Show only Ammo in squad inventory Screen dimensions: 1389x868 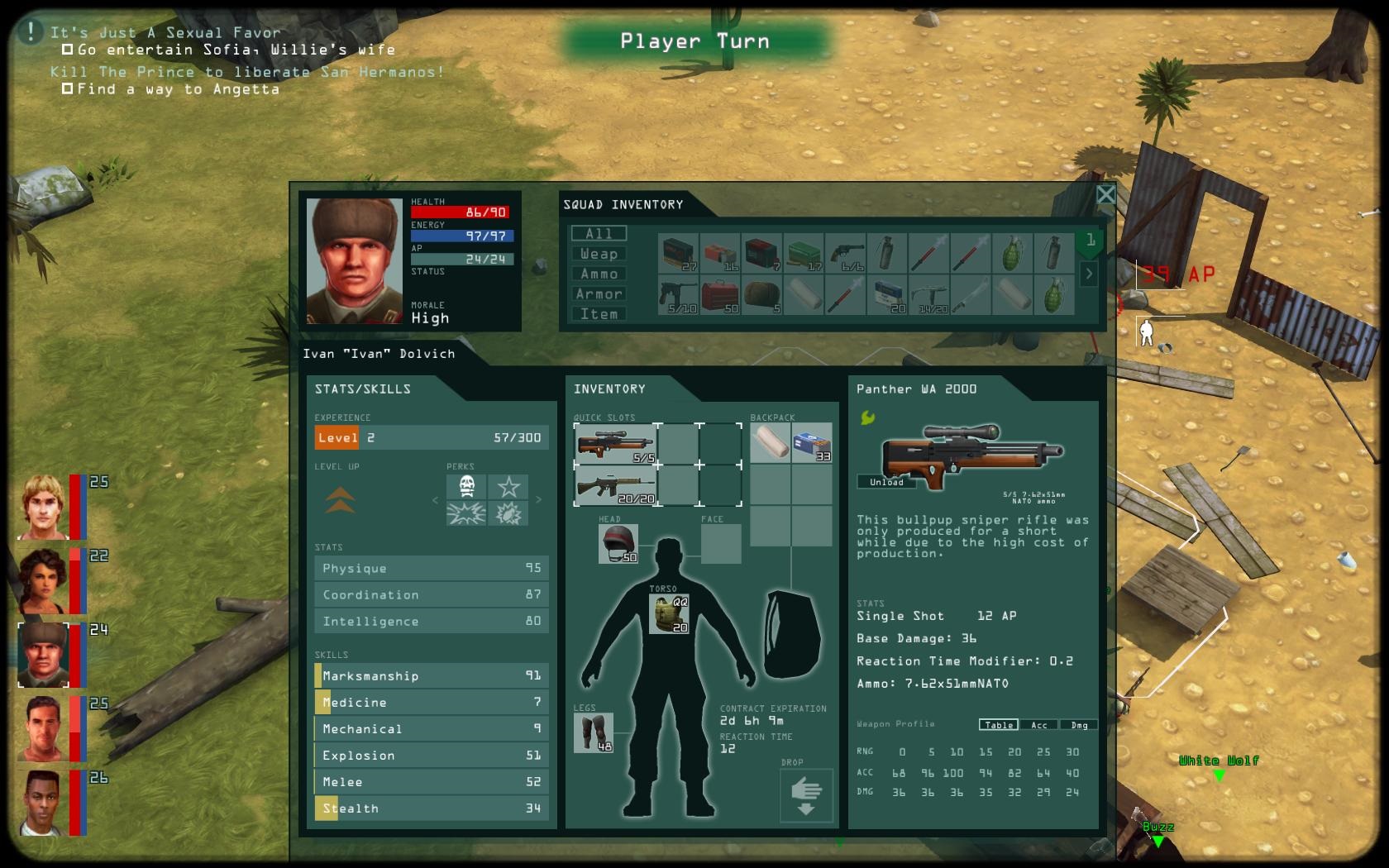[x=599, y=274]
